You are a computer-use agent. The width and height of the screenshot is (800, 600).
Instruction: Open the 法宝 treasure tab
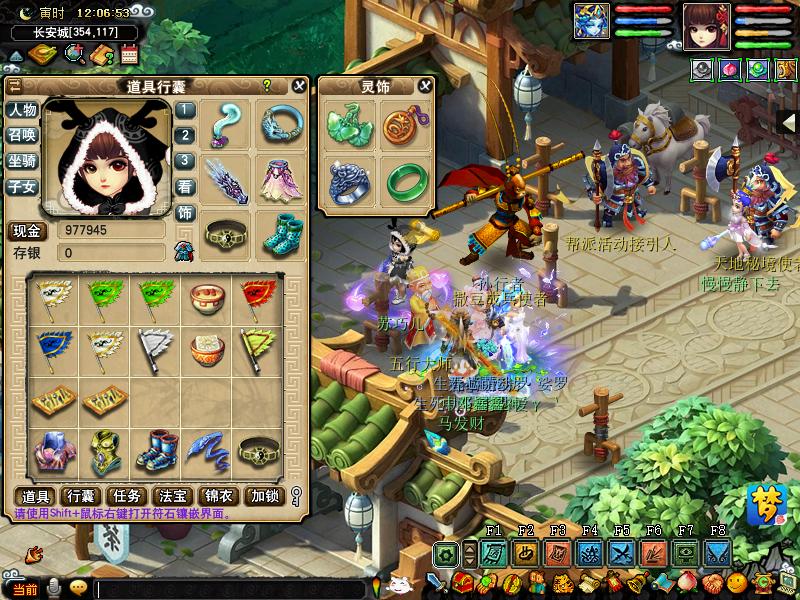(172, 496)
